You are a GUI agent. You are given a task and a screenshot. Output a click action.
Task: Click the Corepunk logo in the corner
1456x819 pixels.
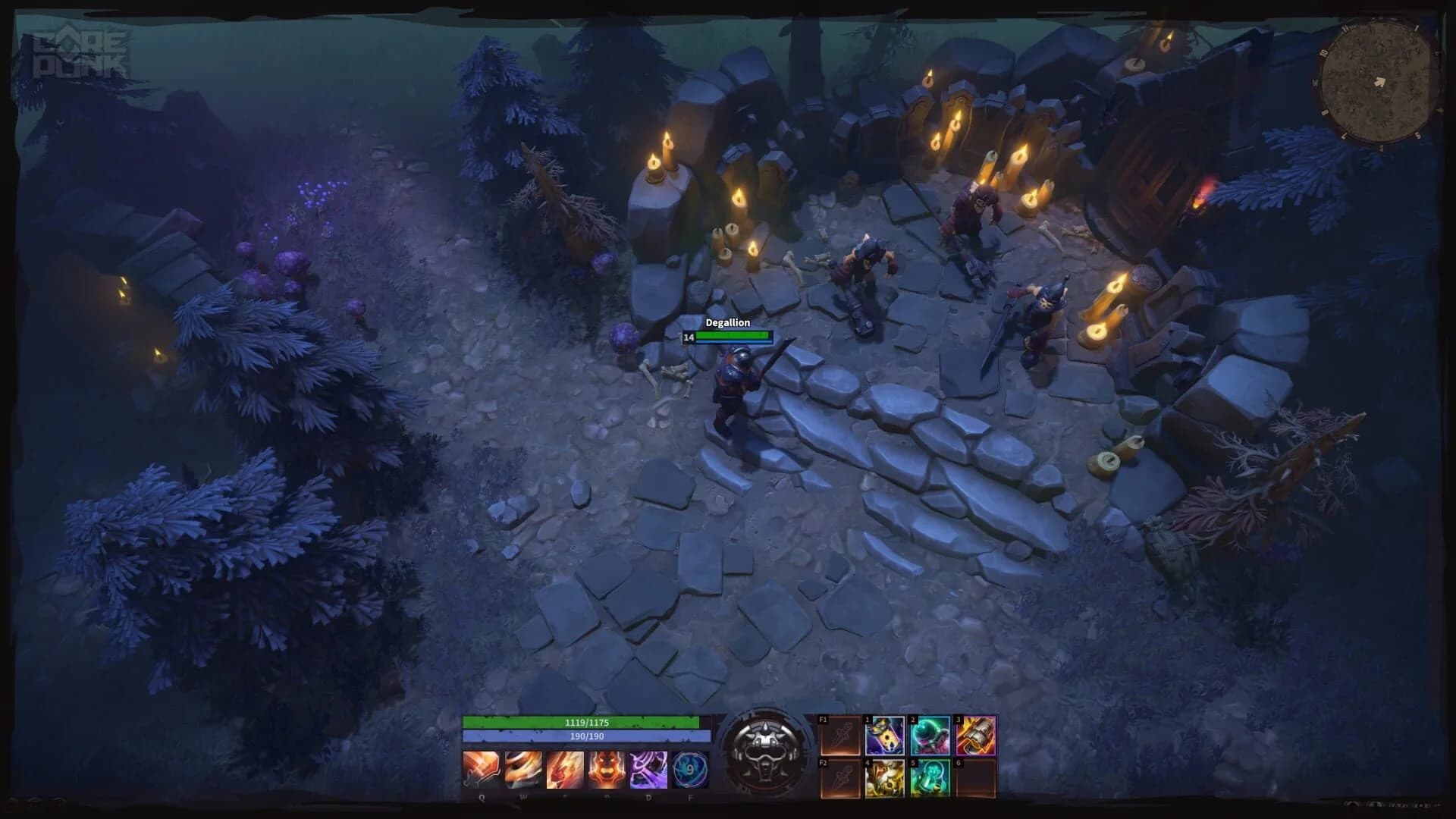(x=80, y=52)
